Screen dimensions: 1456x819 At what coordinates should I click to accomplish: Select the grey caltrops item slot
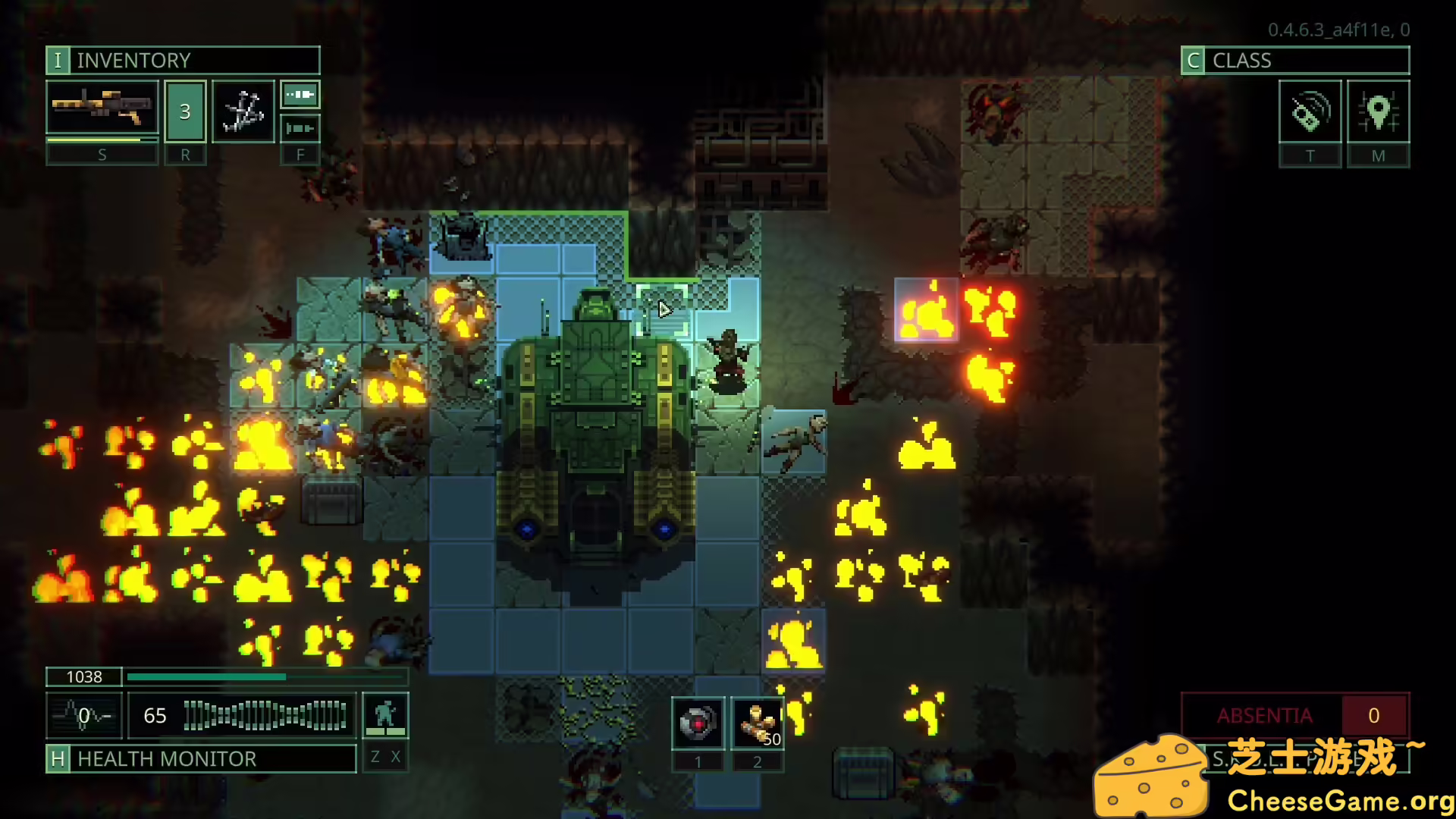pyautogui.click(x=243, y=111)
